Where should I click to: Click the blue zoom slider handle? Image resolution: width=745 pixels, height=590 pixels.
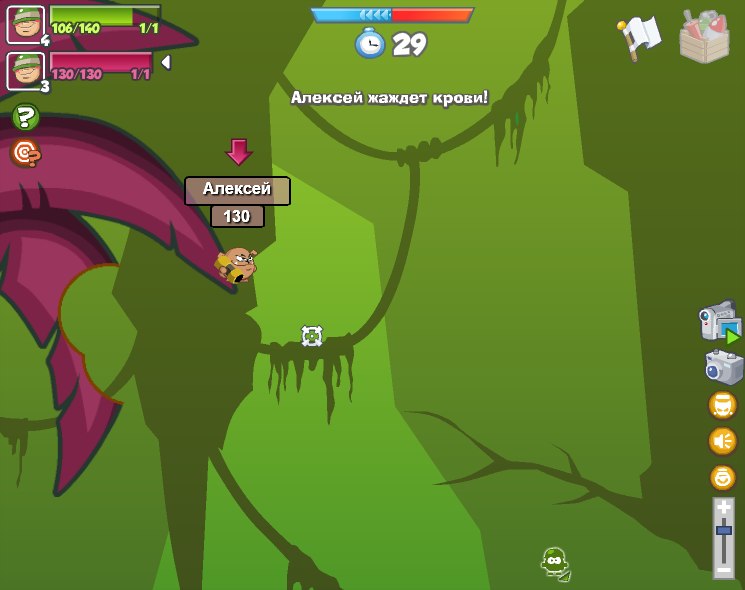724,530
